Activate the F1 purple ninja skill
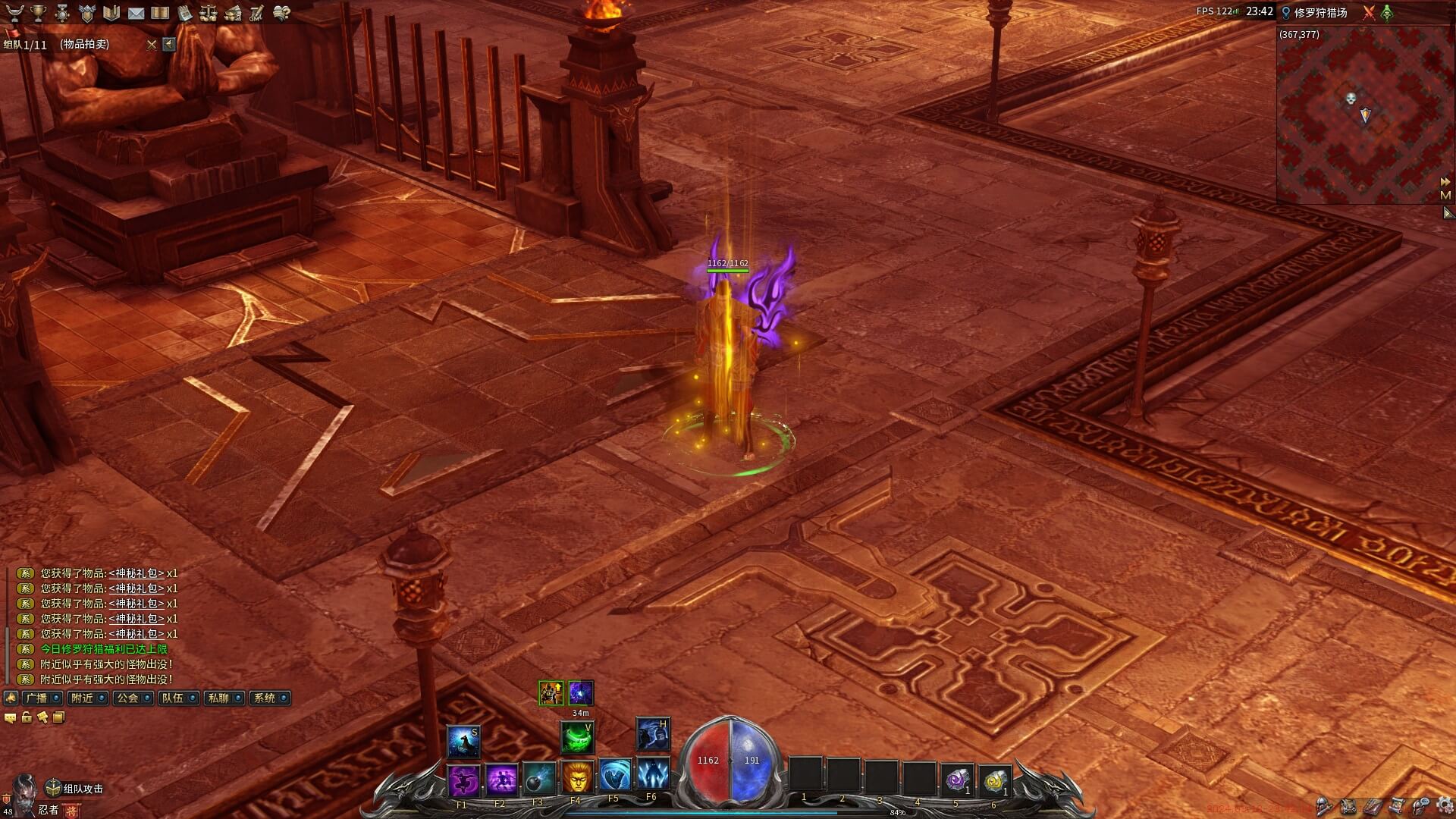 (x=463, y=779)
